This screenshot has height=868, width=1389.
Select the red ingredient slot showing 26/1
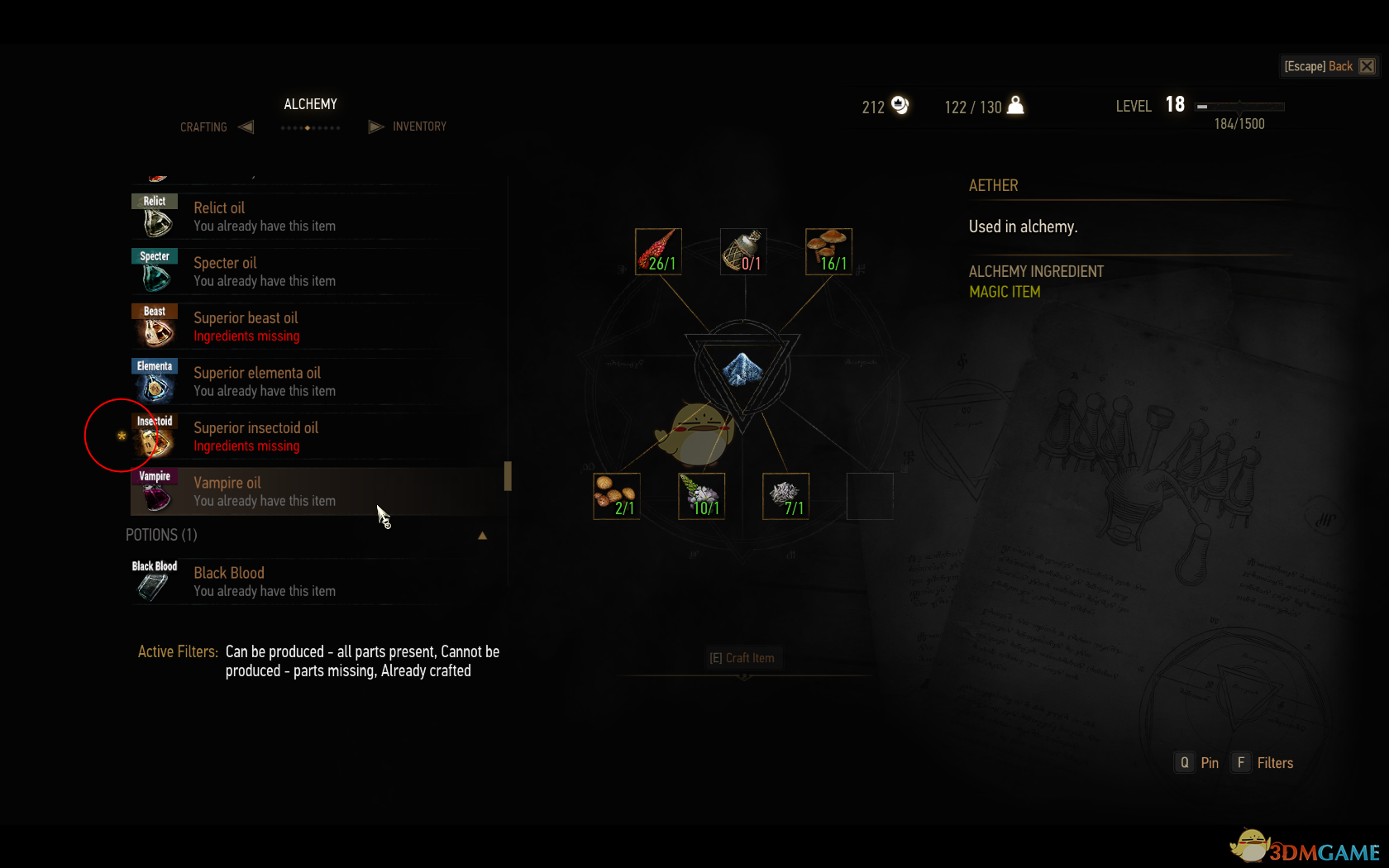tap(658, 251)
